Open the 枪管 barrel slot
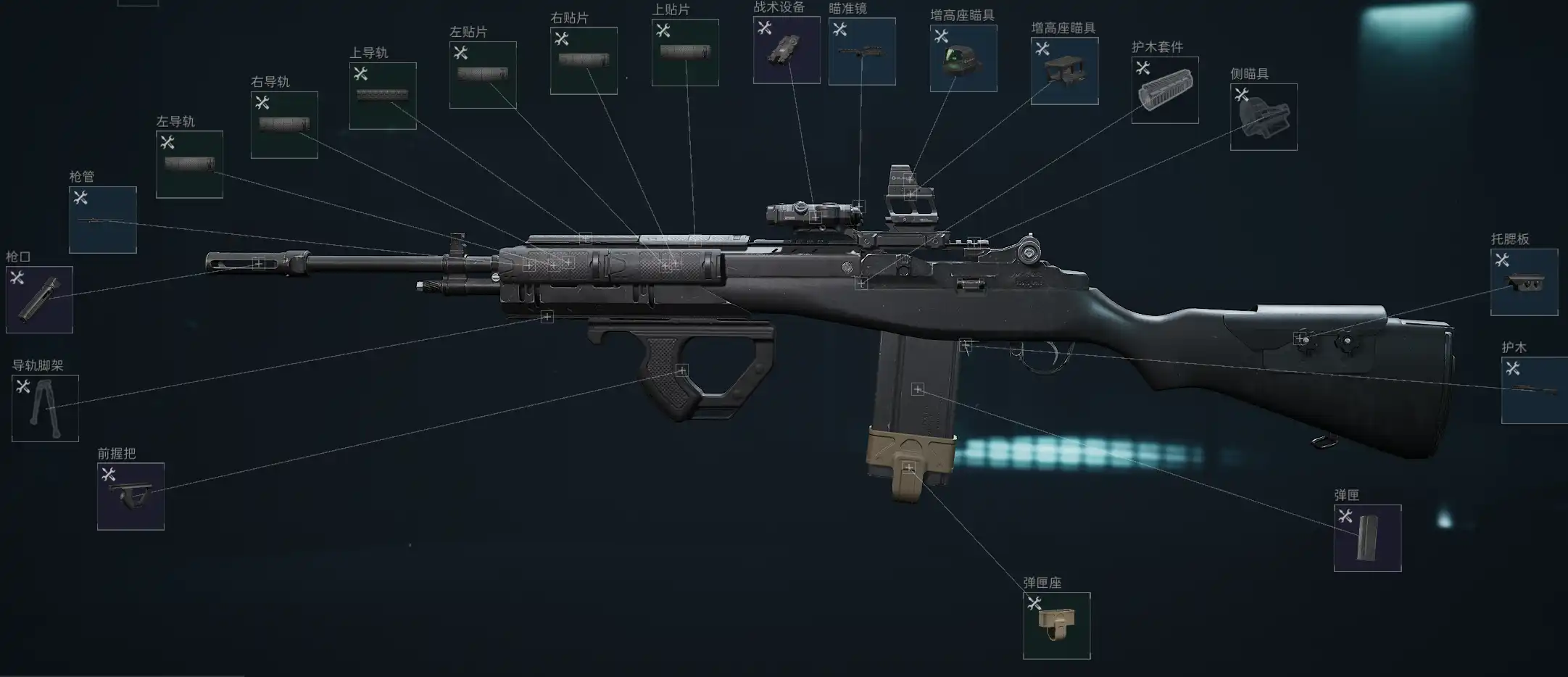The image size is (1568, 677). [102, 220]
